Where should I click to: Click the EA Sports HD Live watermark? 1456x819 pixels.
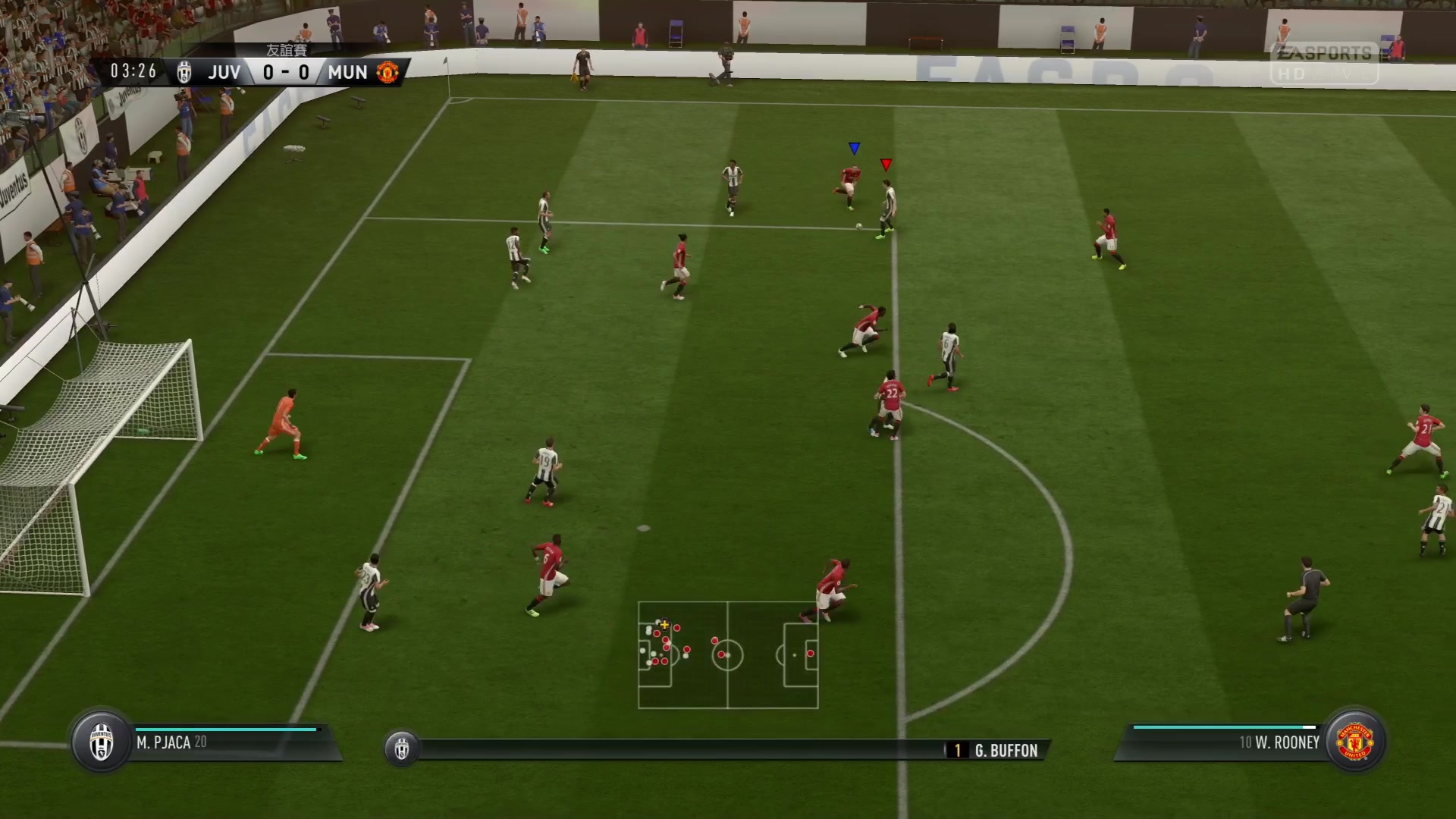click(1324, 63)
